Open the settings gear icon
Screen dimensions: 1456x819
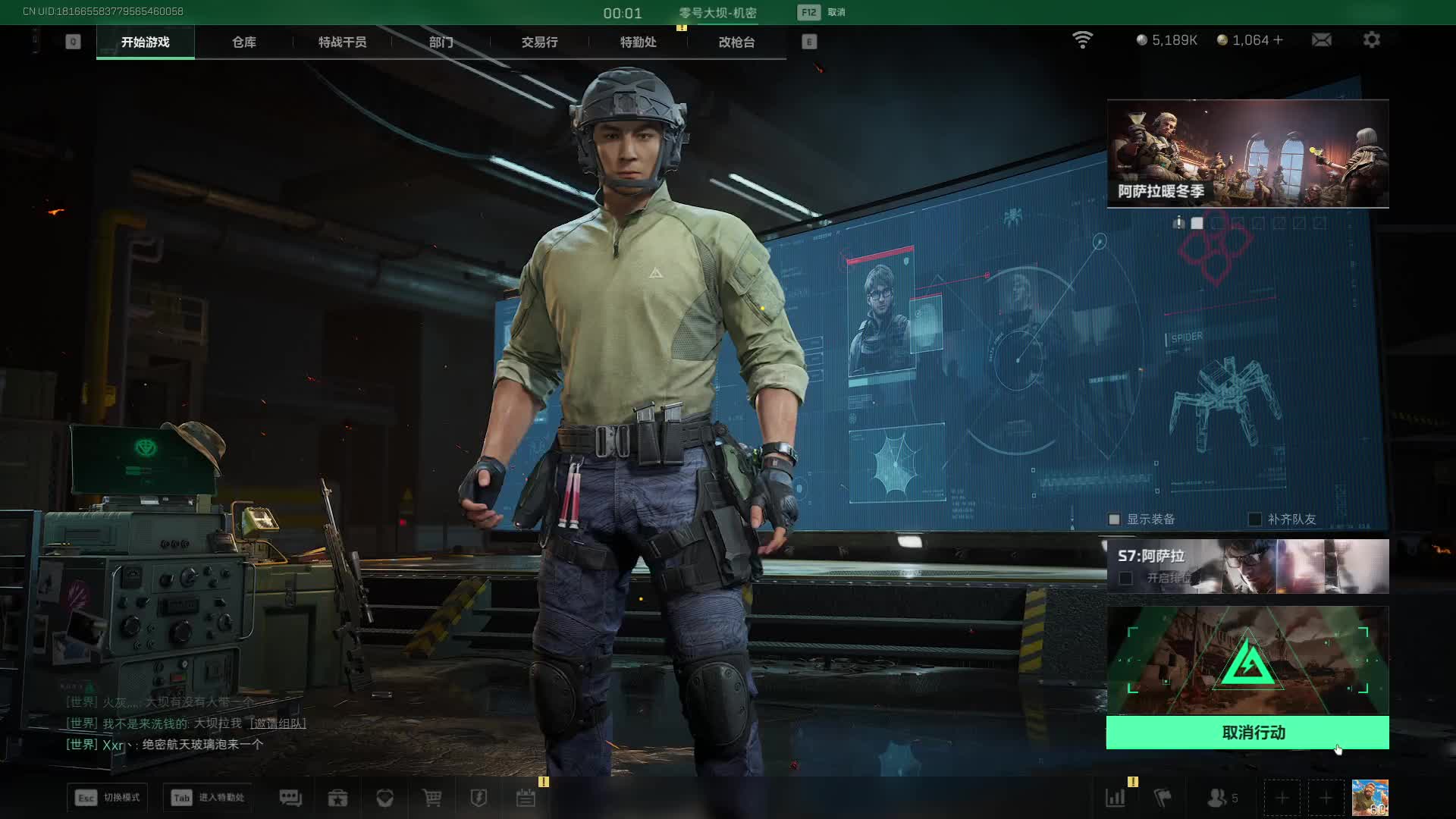pyautogui.click(x=1371, y=40)
